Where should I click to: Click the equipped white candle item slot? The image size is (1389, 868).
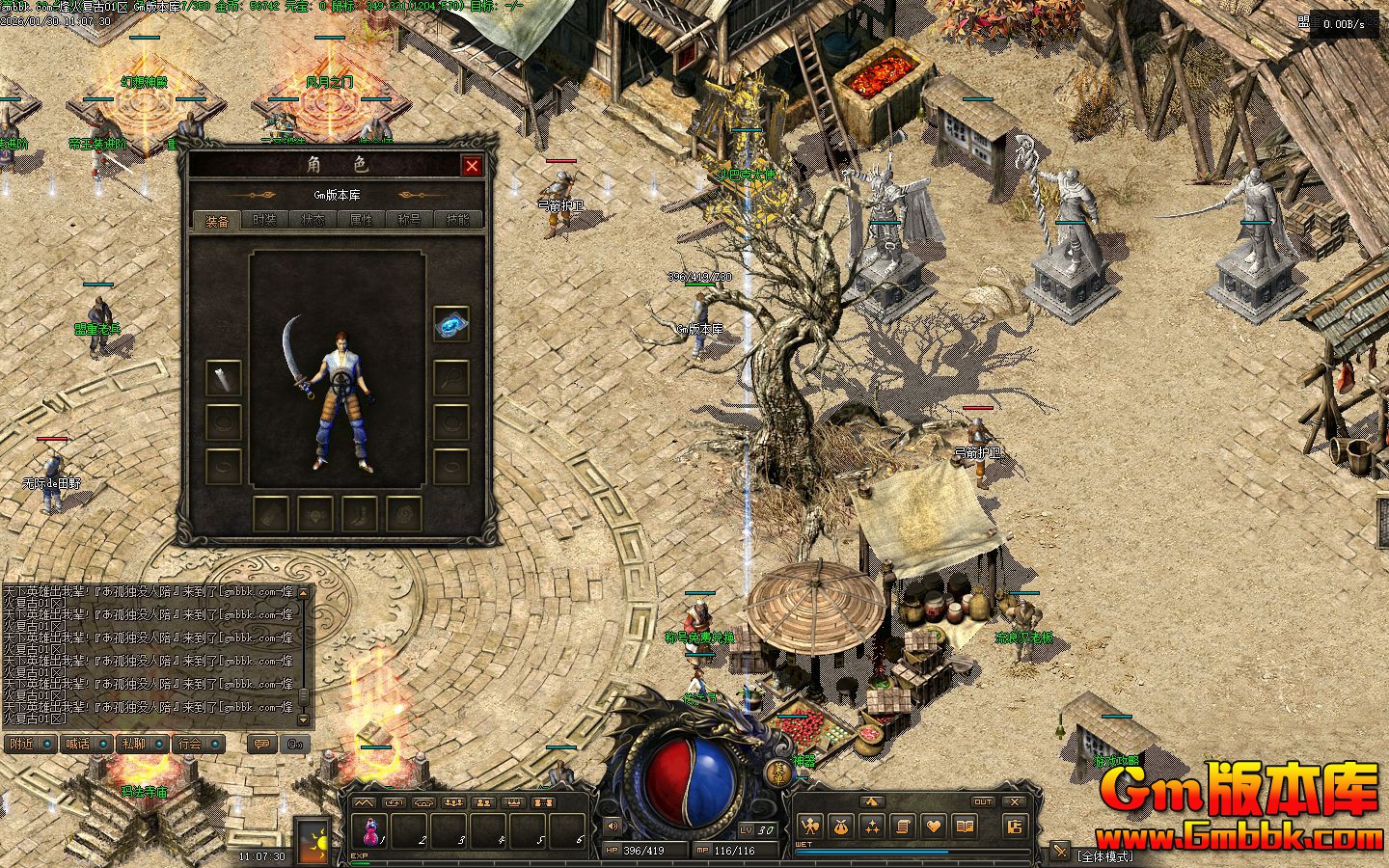pyautogui.click(x=224, y=377)
